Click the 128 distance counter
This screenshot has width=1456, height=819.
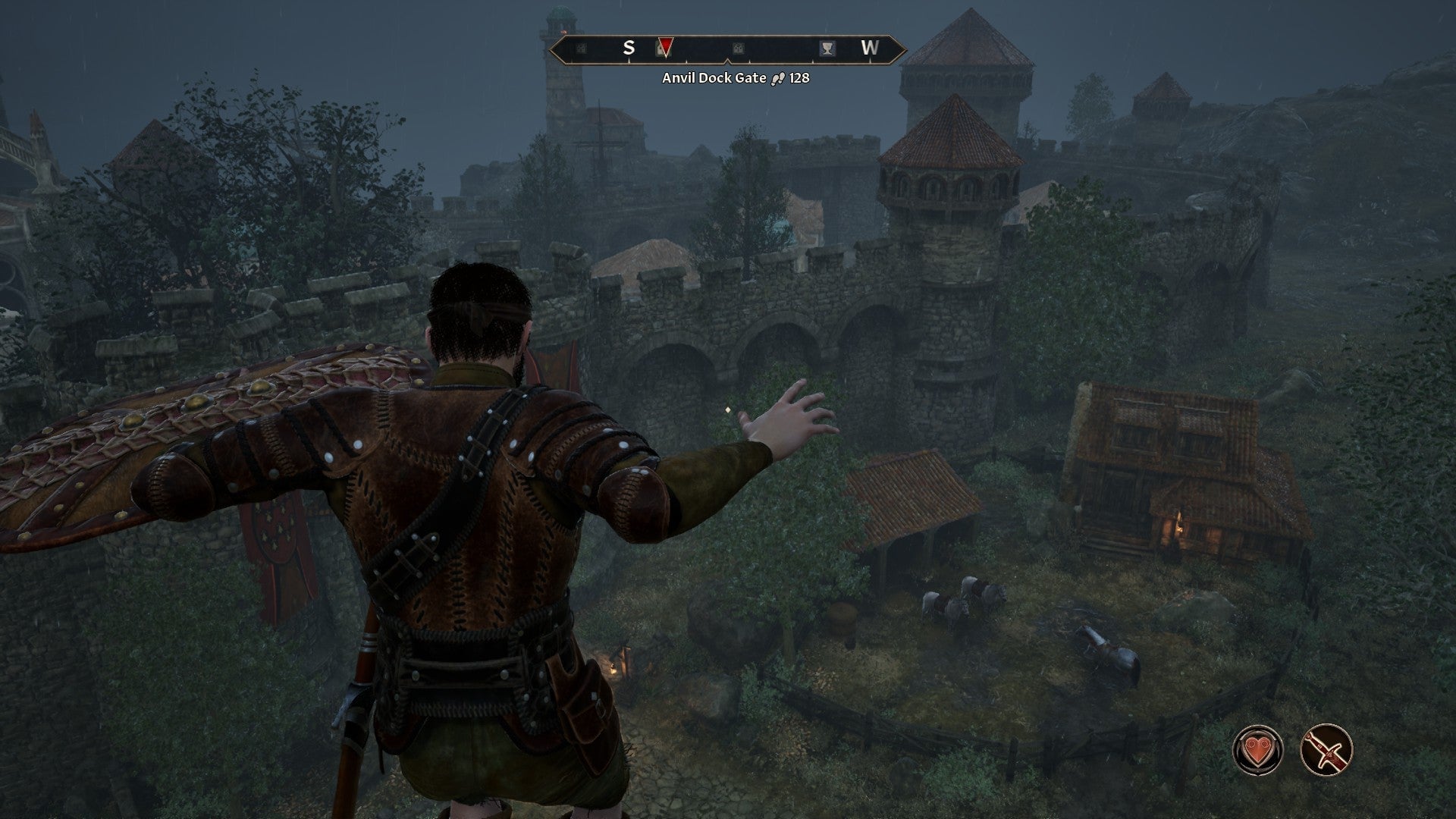pos(800,78)
